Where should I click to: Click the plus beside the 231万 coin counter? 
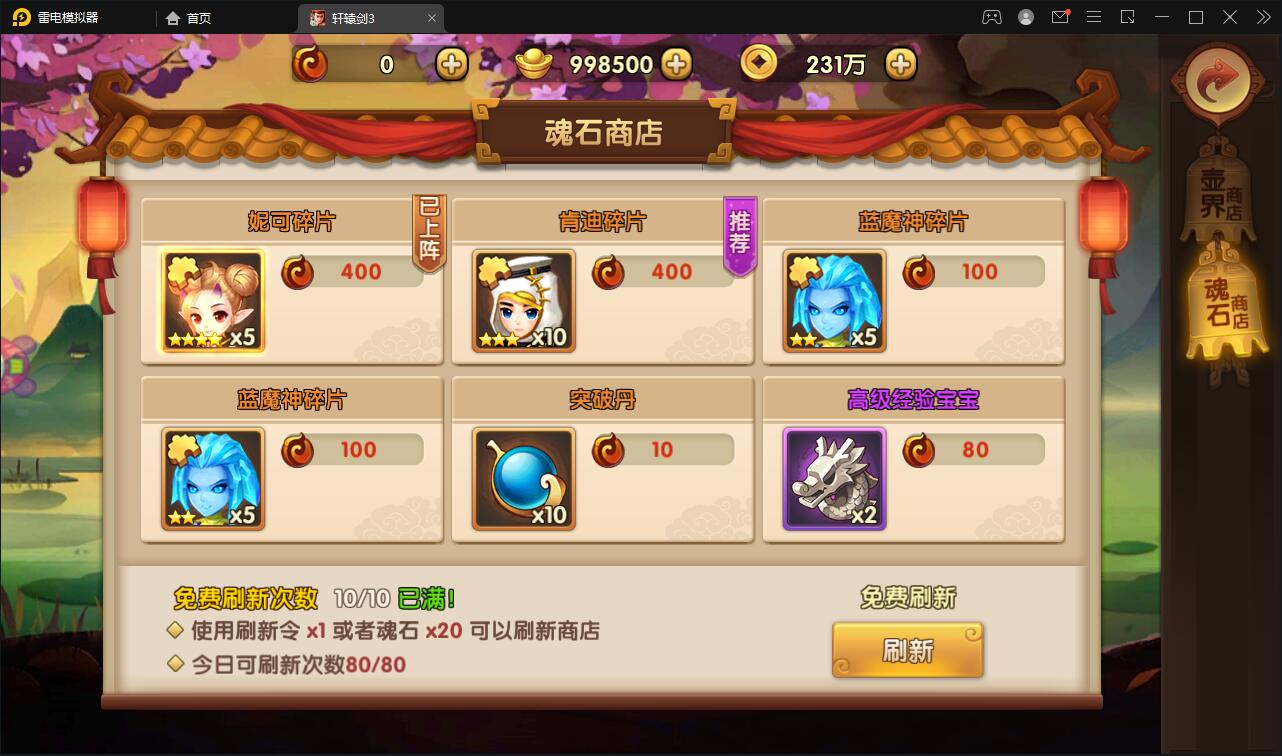(x=900, y=63)
